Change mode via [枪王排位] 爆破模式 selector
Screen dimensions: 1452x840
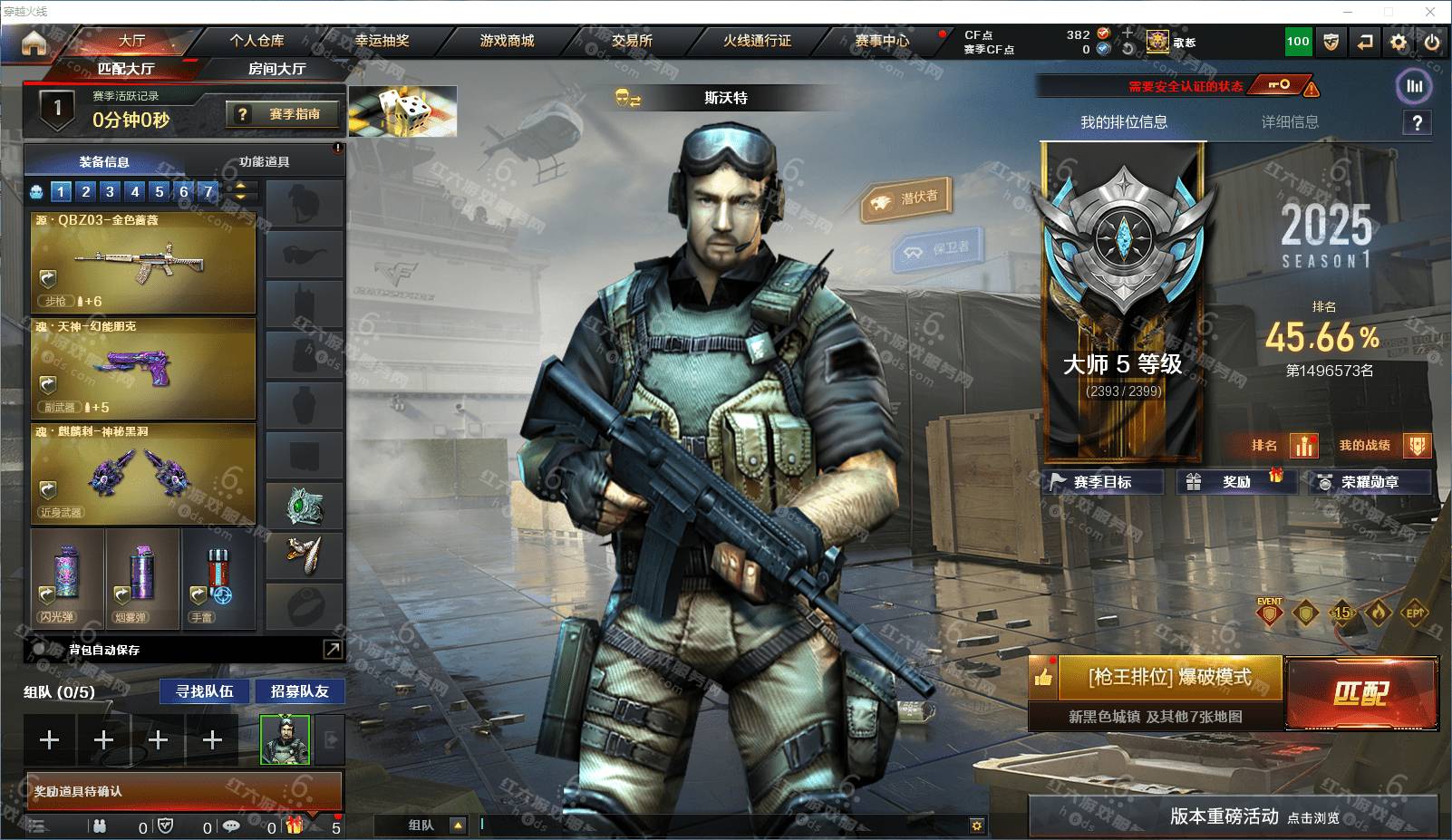point(1168,678)
